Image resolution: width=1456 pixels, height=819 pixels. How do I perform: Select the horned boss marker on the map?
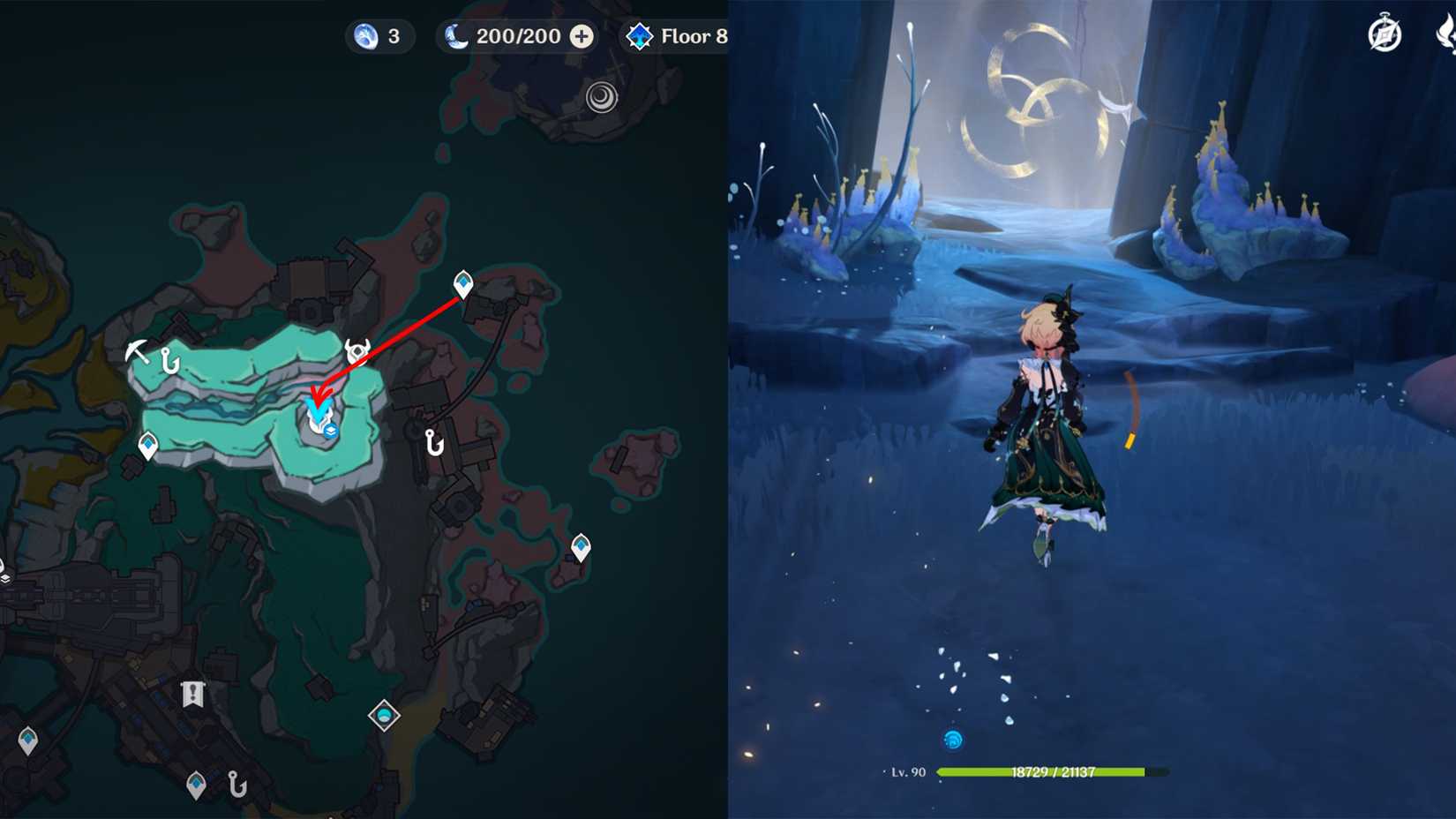[x=356, y=350]
